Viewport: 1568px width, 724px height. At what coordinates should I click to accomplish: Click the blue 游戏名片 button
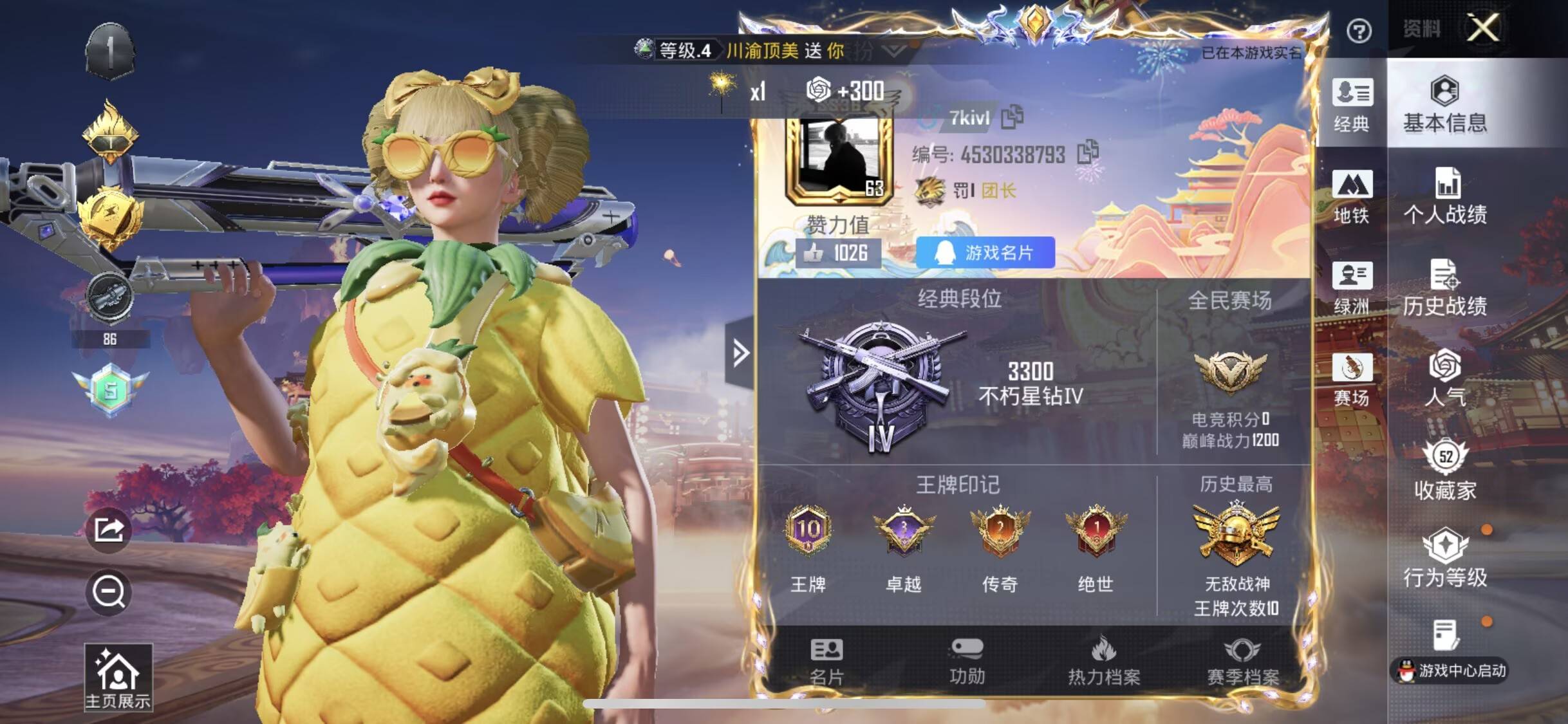point(985,252)
